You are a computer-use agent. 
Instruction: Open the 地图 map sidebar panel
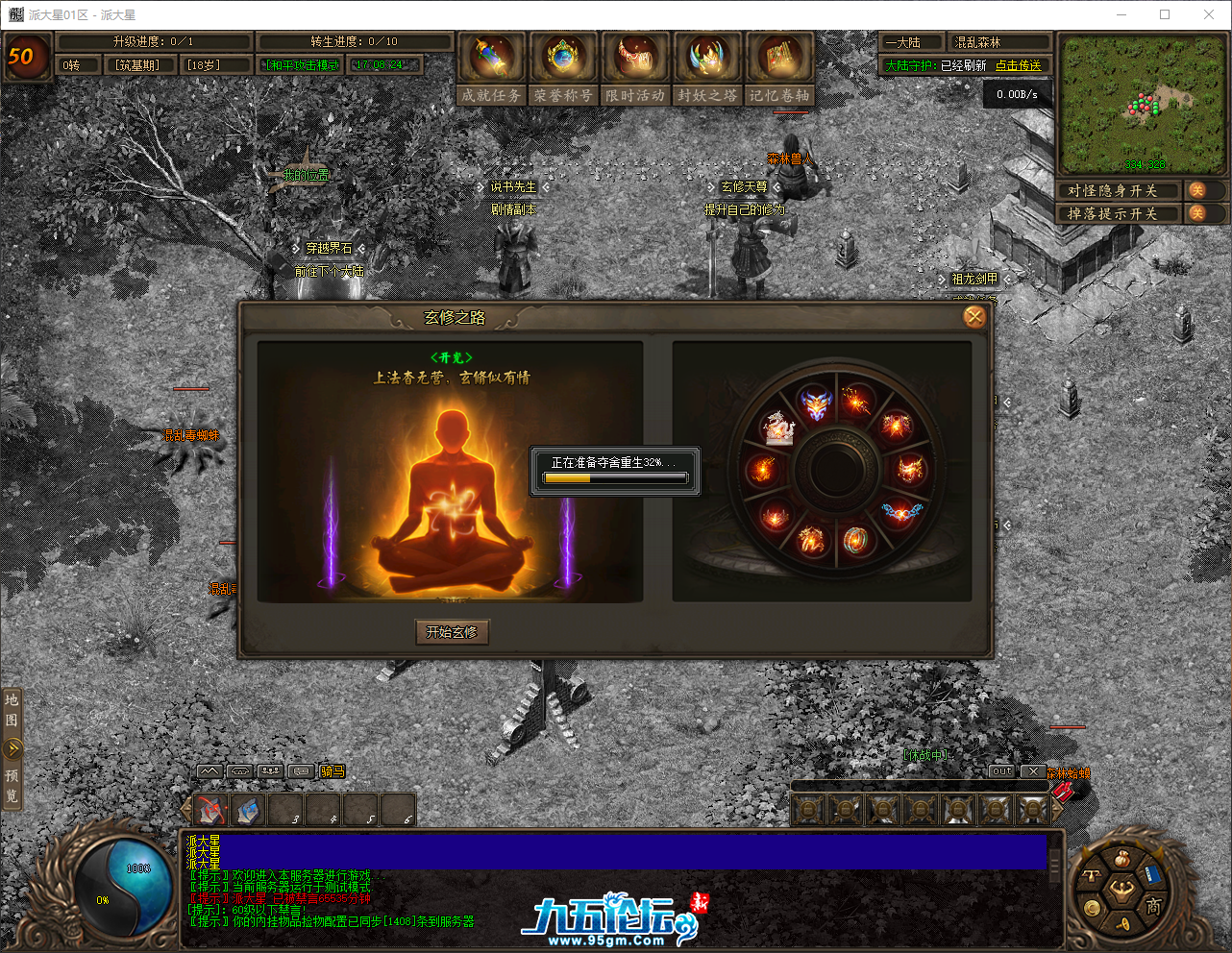pos(12,709)
